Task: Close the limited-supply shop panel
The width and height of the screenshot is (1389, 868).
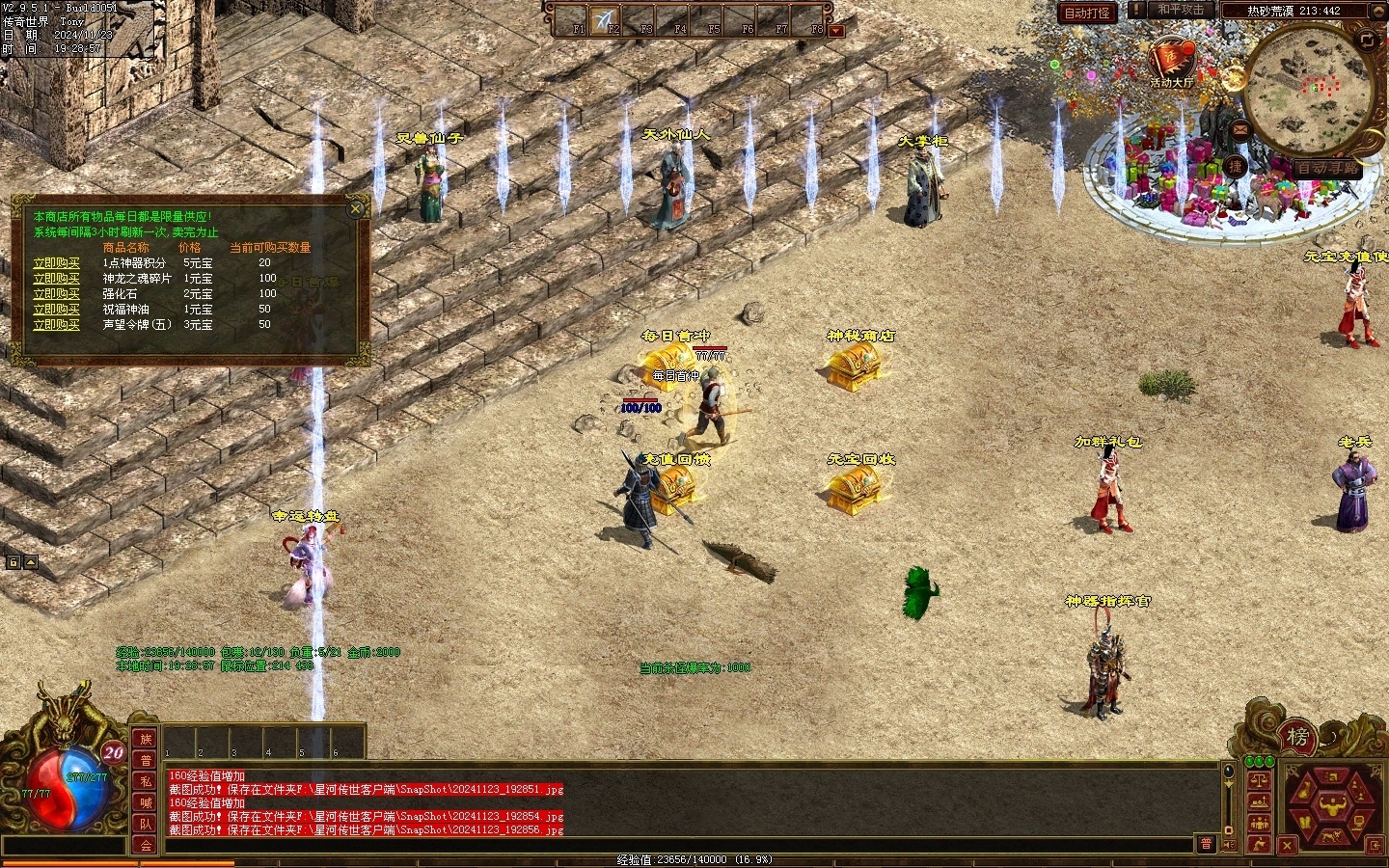Action: click(356, 208)
